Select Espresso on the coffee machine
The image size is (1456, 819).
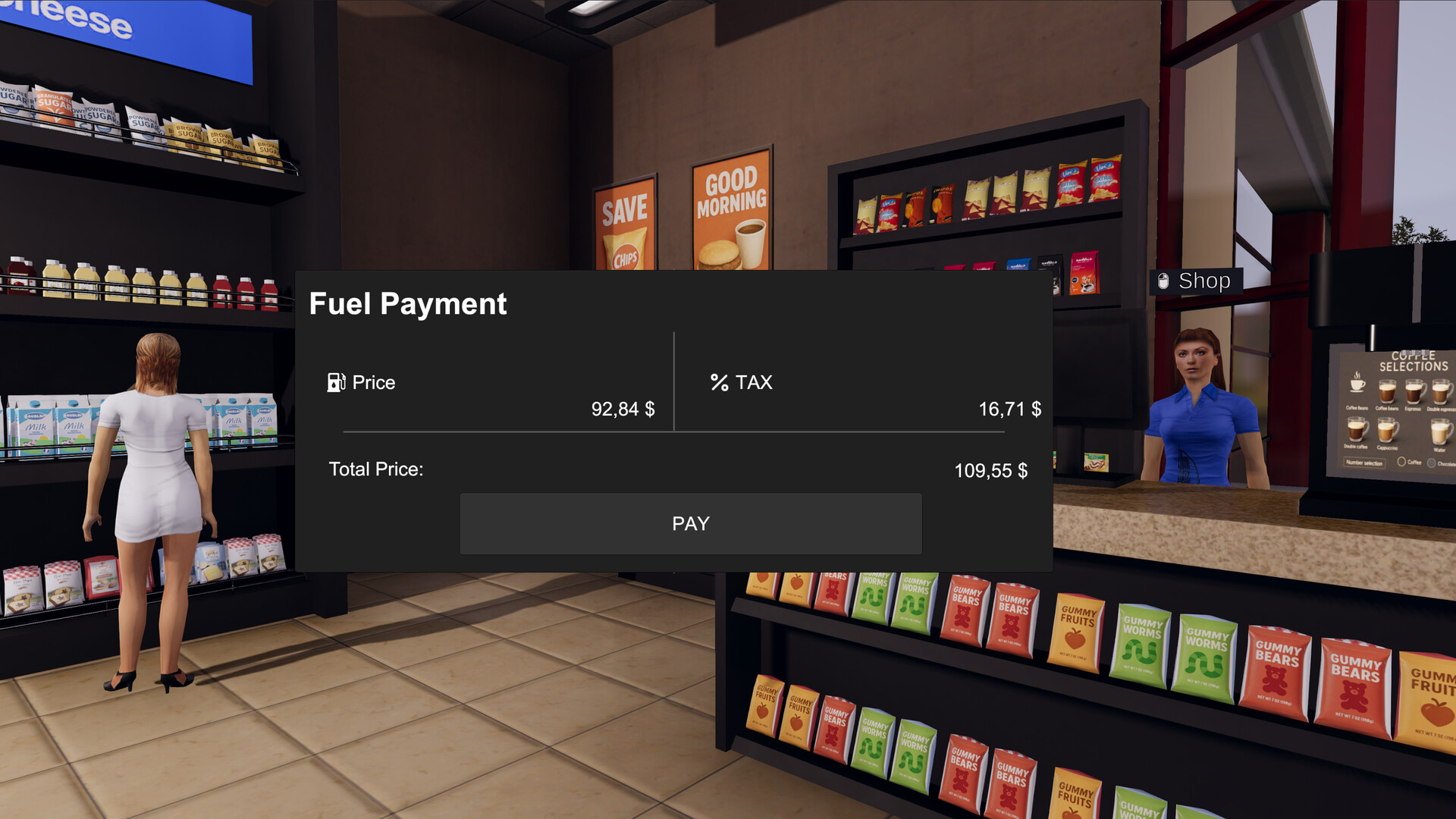coord(1413,393)
